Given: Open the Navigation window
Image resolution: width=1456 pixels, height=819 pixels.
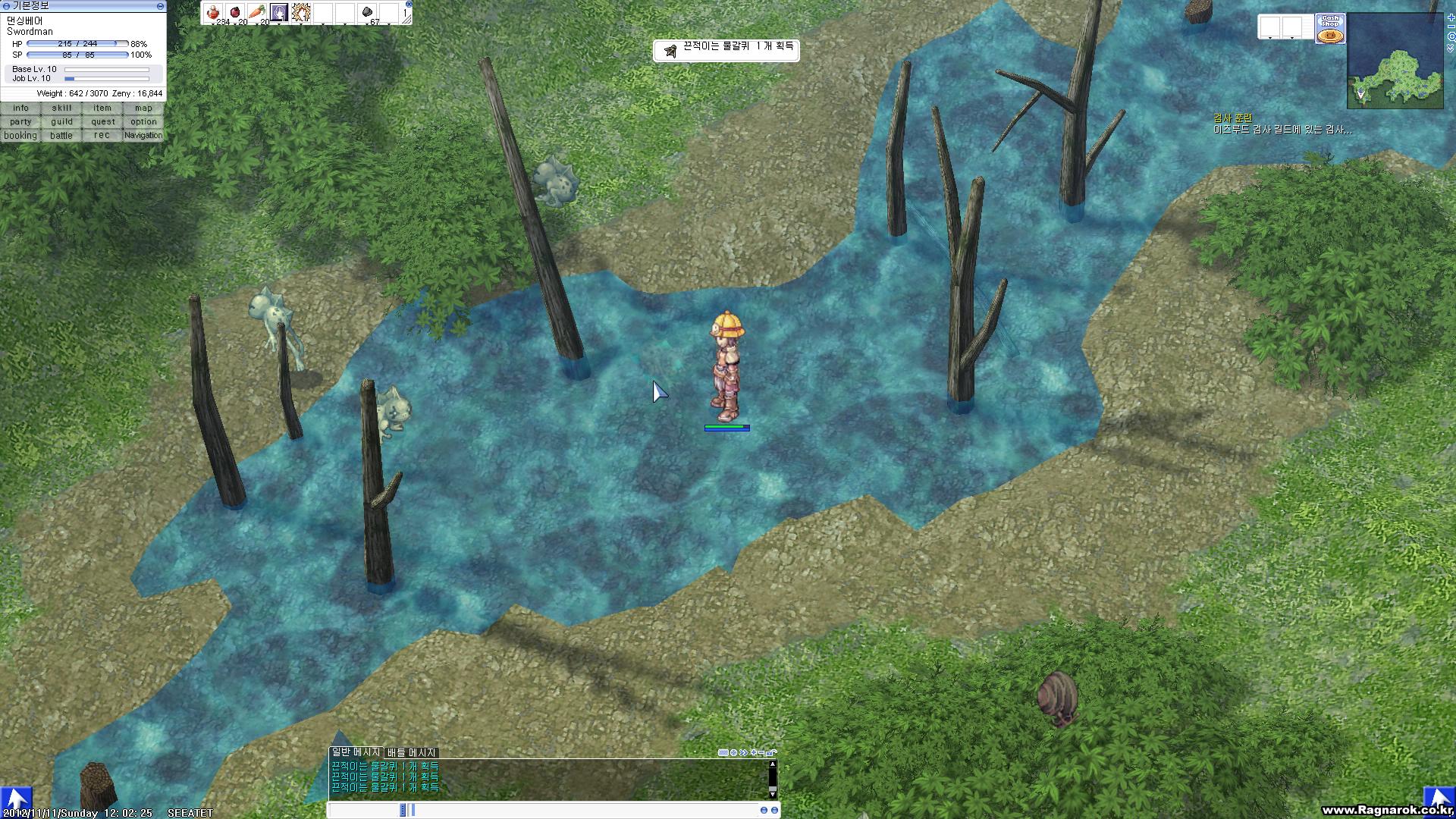Looking at the screenshot, I should (143, 136).
